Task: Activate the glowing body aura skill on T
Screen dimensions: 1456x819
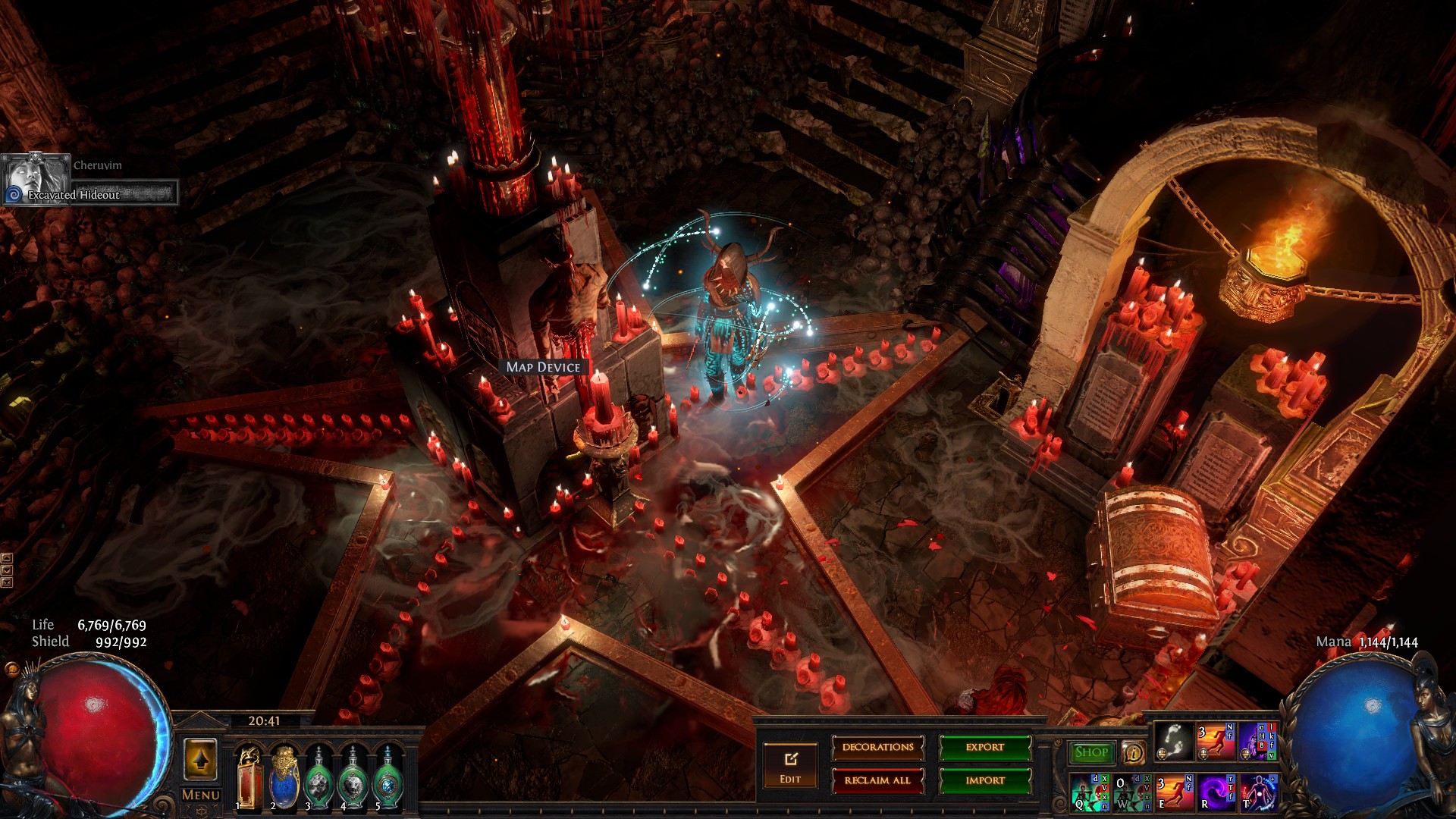Action: click(x=1258, y=792)
